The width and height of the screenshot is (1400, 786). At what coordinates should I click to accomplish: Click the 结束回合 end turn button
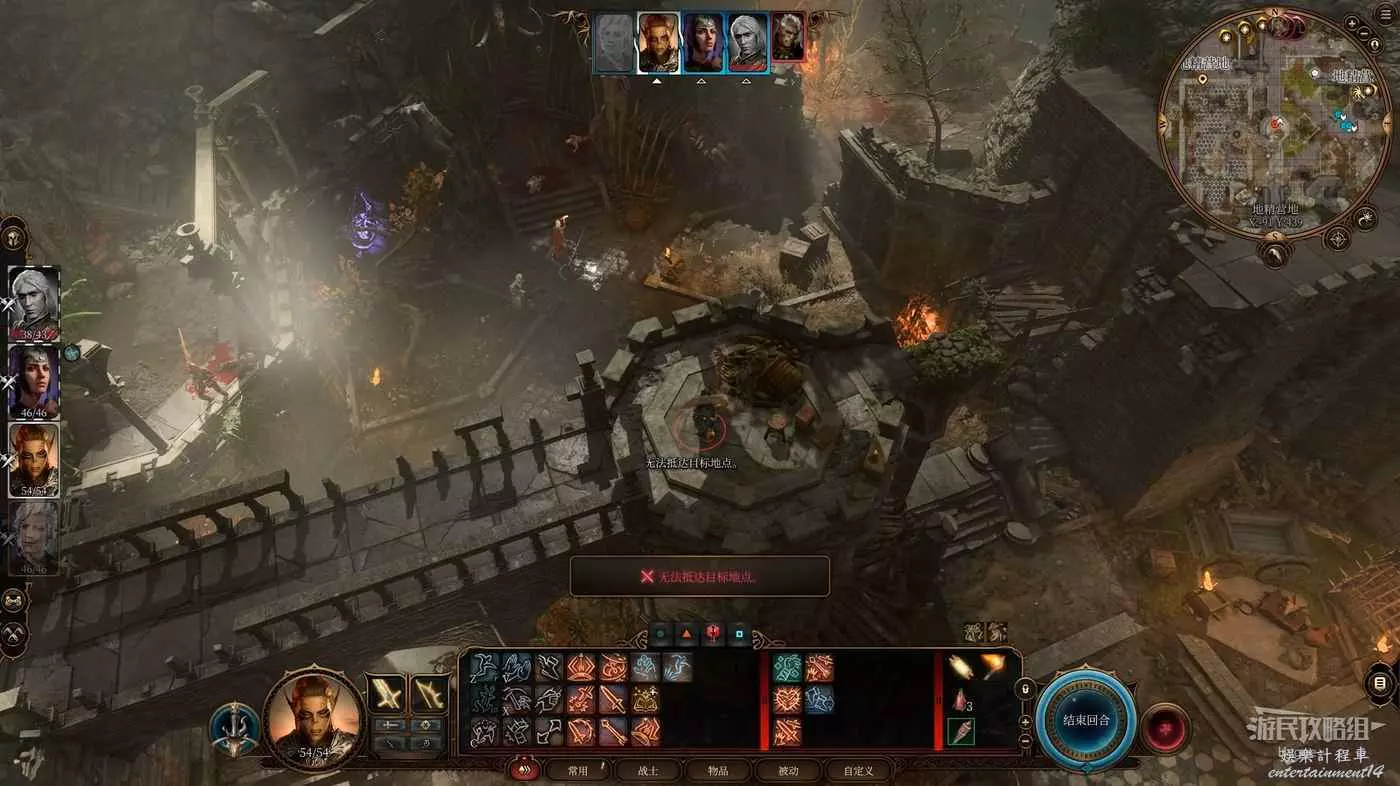coord(1086,720)
